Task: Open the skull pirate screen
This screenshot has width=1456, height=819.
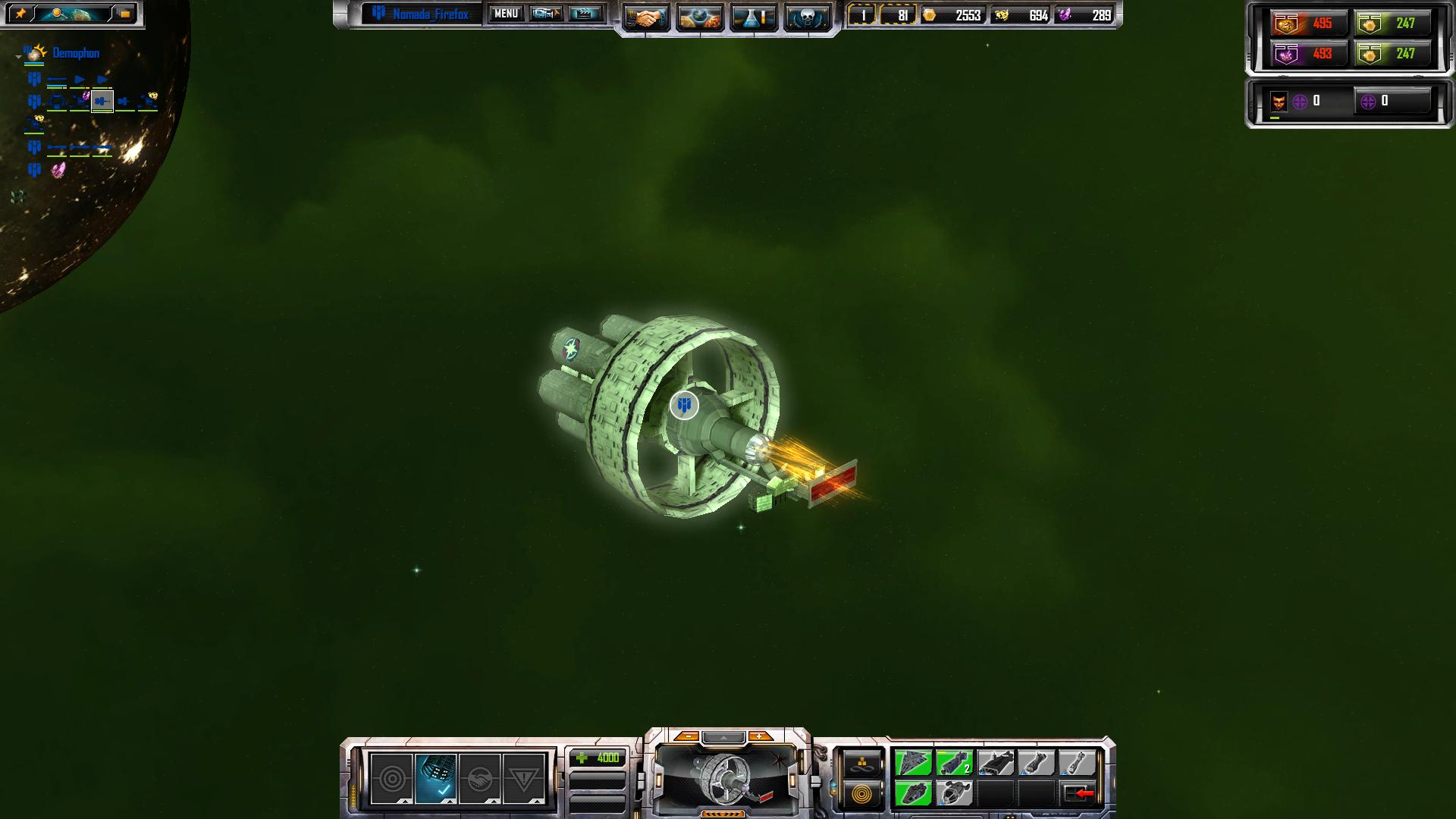Action: 807,17
